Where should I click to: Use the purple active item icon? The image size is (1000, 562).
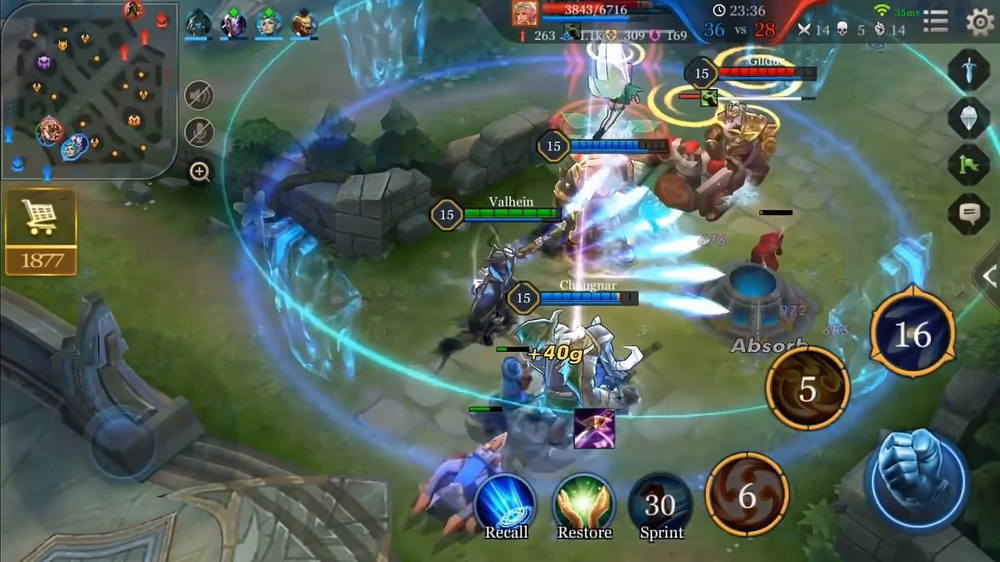pyautogui.click(x=594, y=428)
